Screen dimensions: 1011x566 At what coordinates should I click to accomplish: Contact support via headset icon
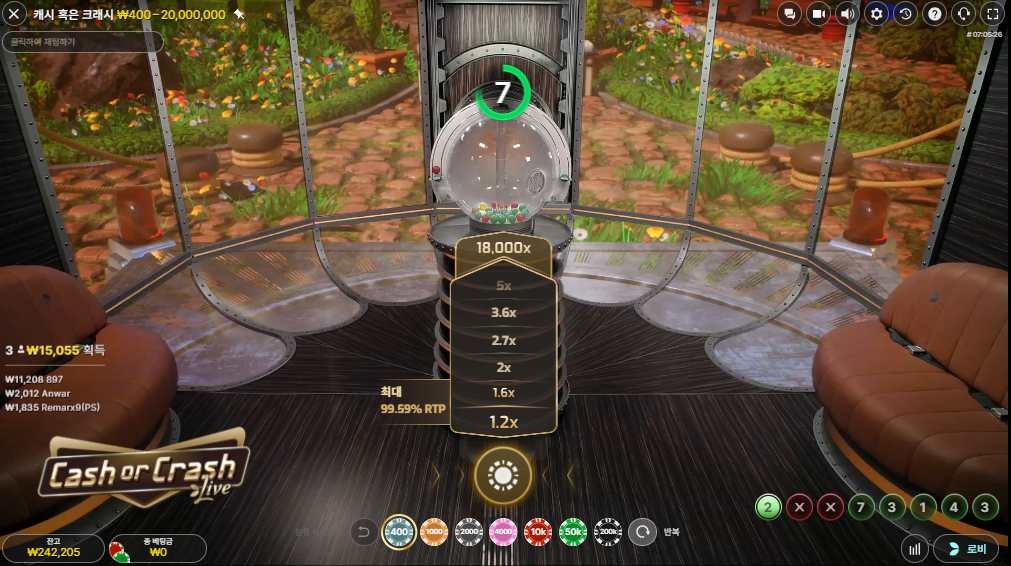[964, 14]
